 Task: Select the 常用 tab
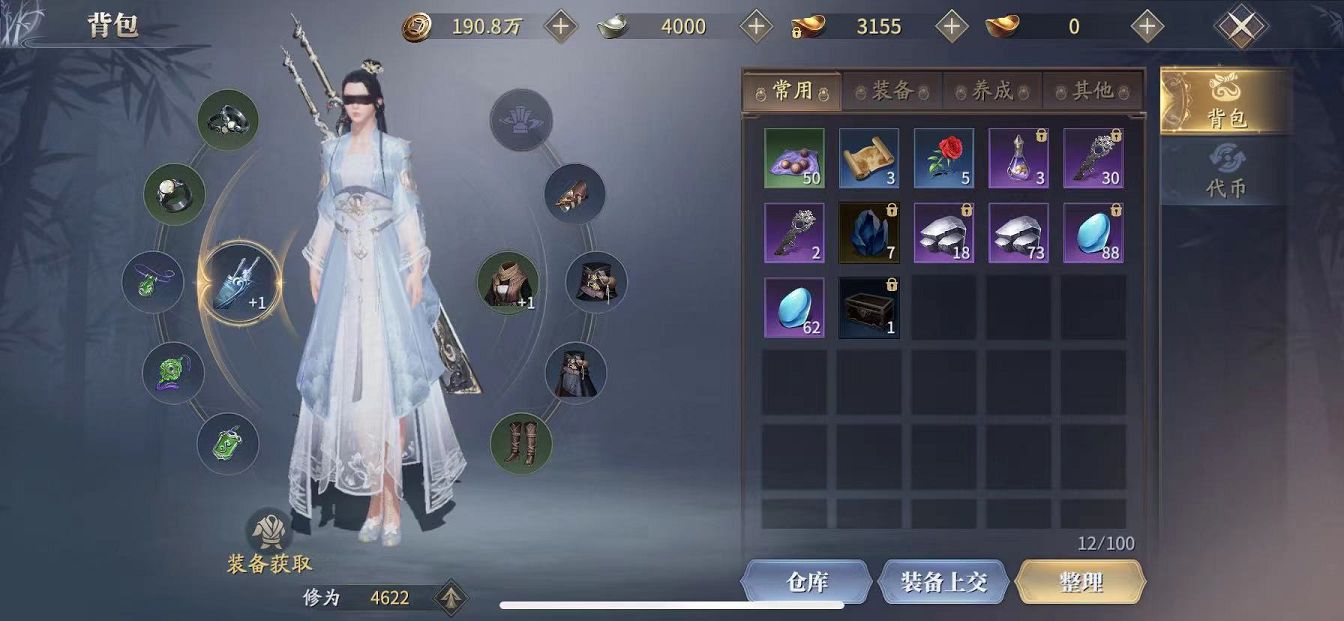792,91
